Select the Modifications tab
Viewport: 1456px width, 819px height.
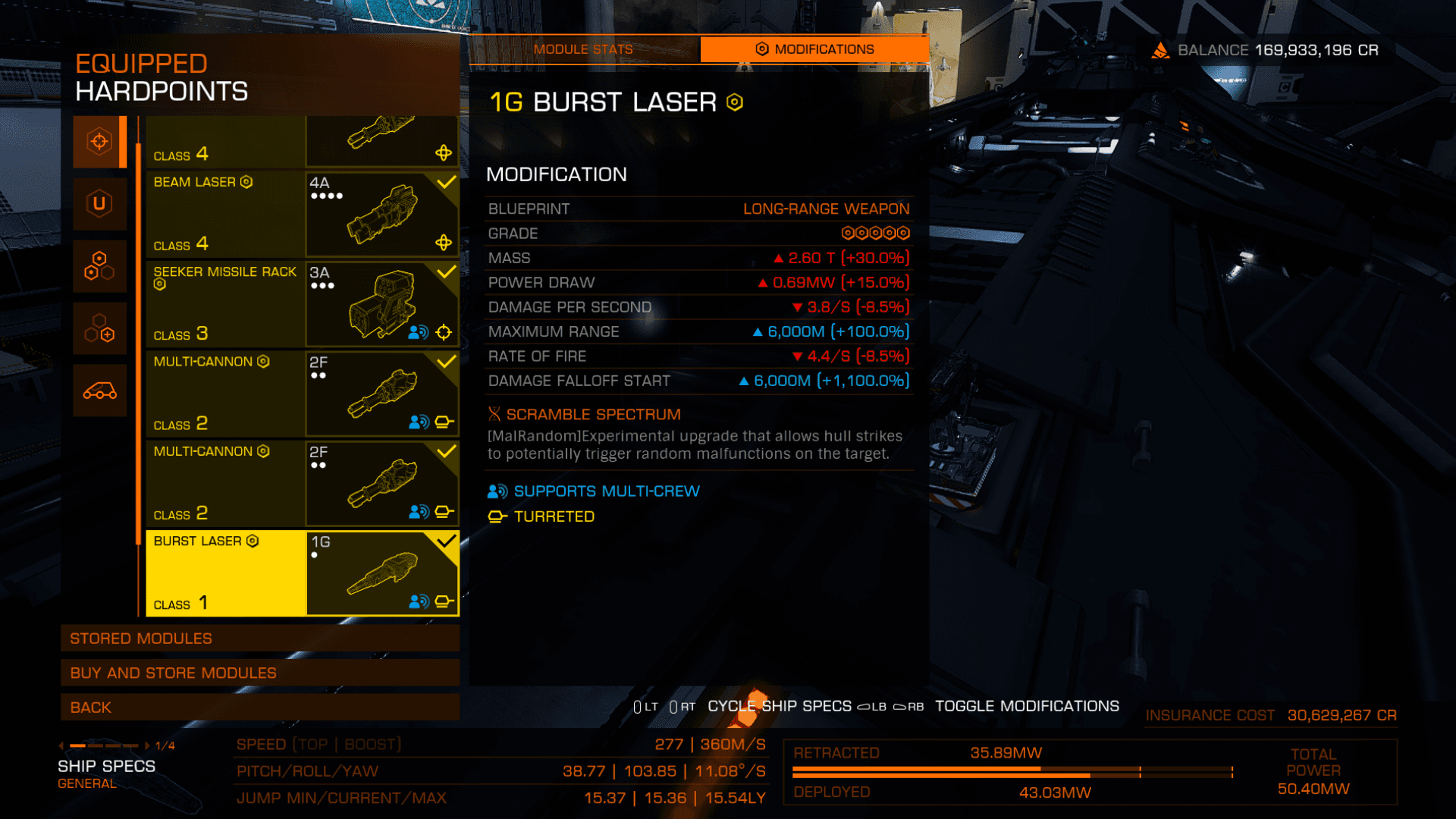[814, 49]
